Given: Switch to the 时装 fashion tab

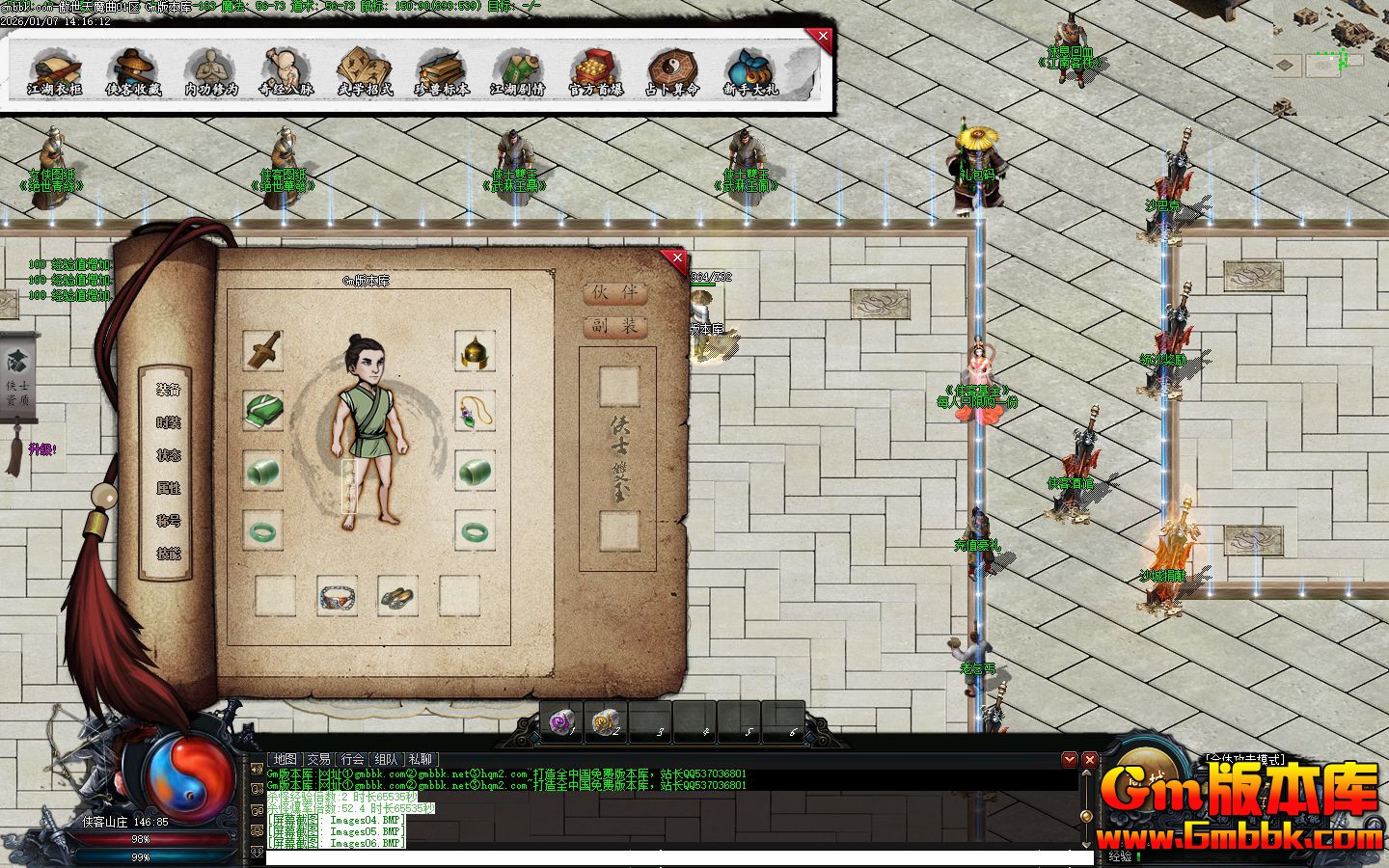Looking at the screenshot, I should tap(169, 422).
